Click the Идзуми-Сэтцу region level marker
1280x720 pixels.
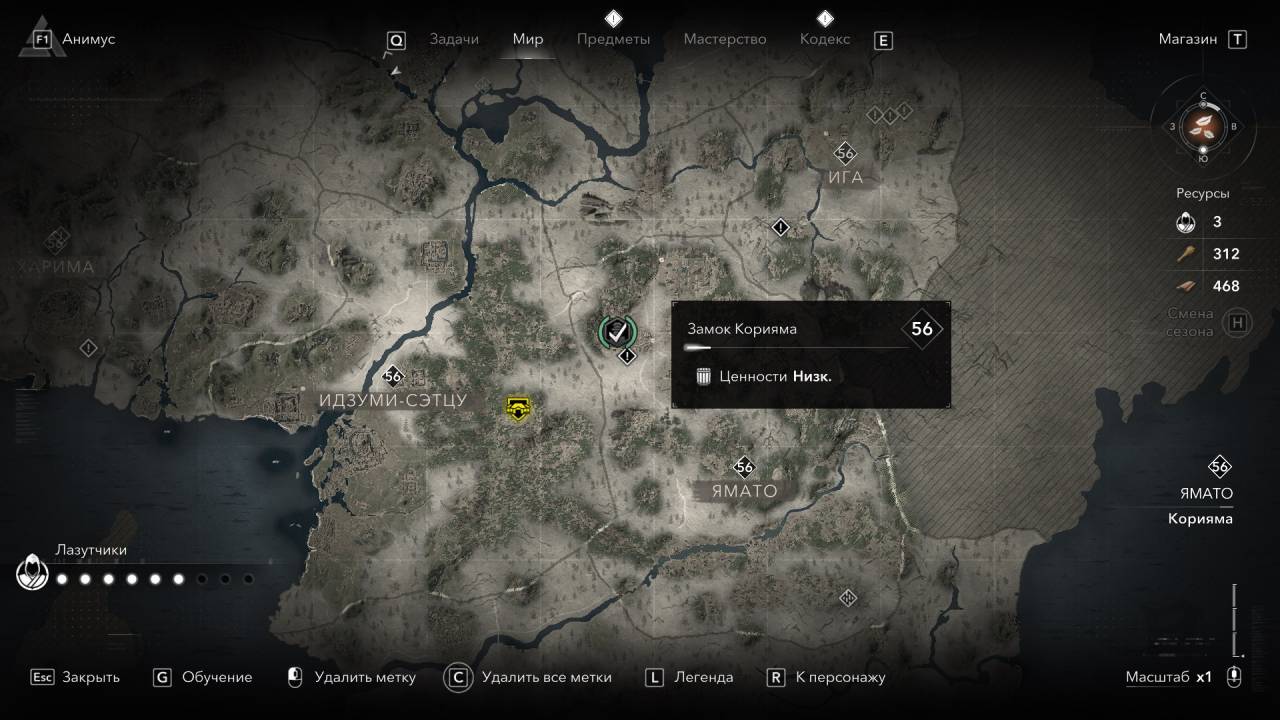coord(392,377)
